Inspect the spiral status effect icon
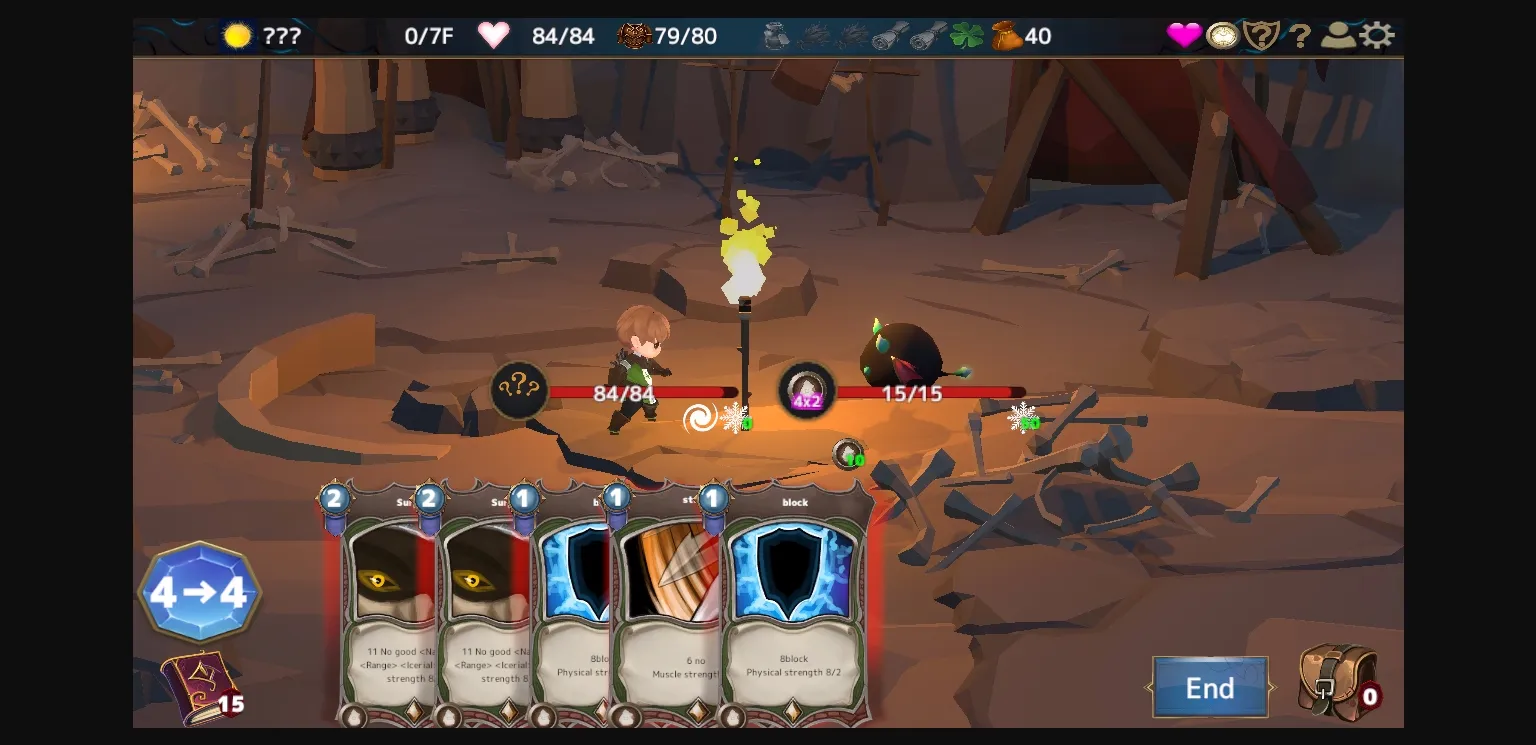Image resolution: width=1536 pixels, height=745 pixels. tap(700, 418)
